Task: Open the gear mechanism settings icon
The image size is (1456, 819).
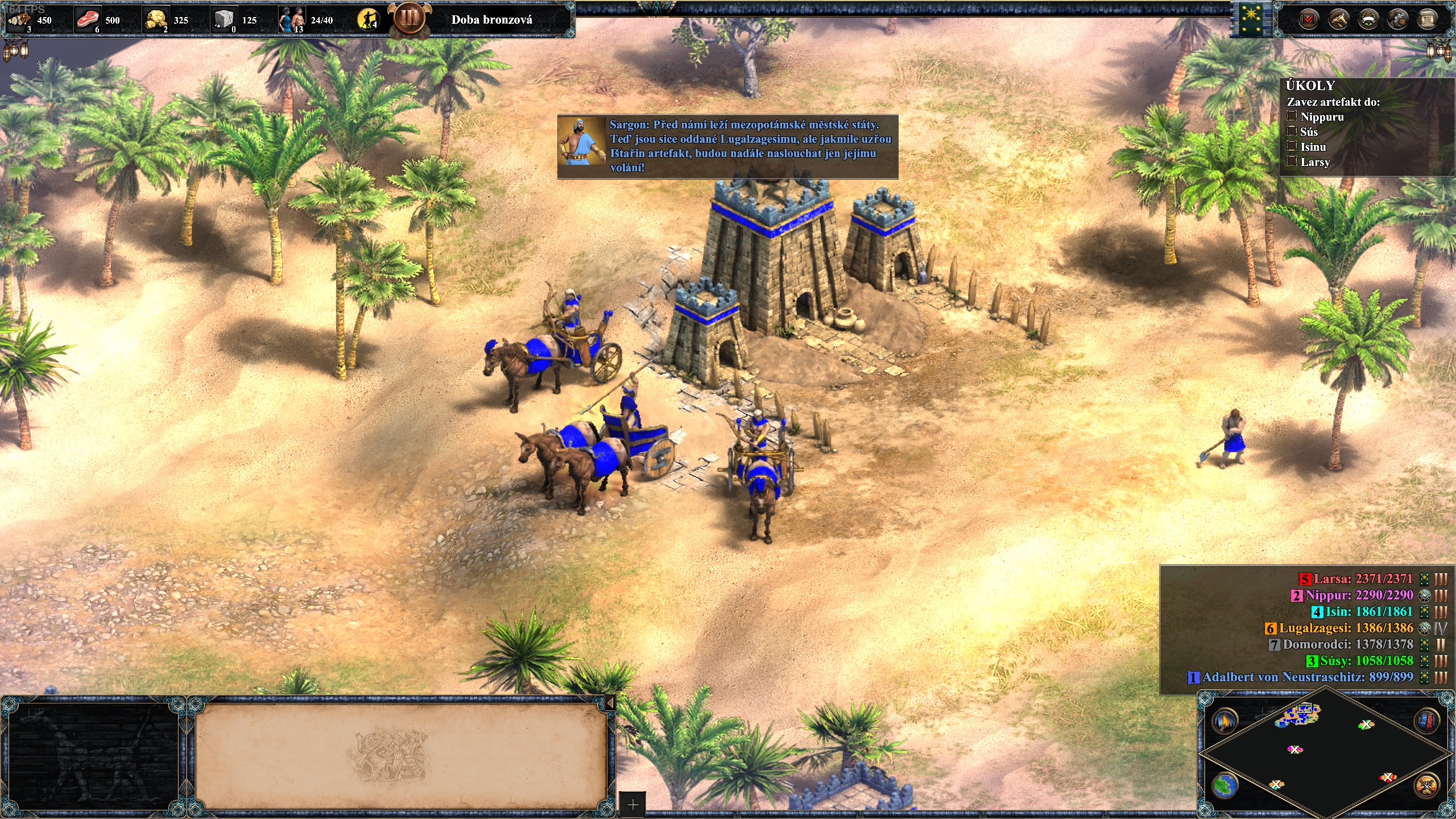Action: [1397, 20]
